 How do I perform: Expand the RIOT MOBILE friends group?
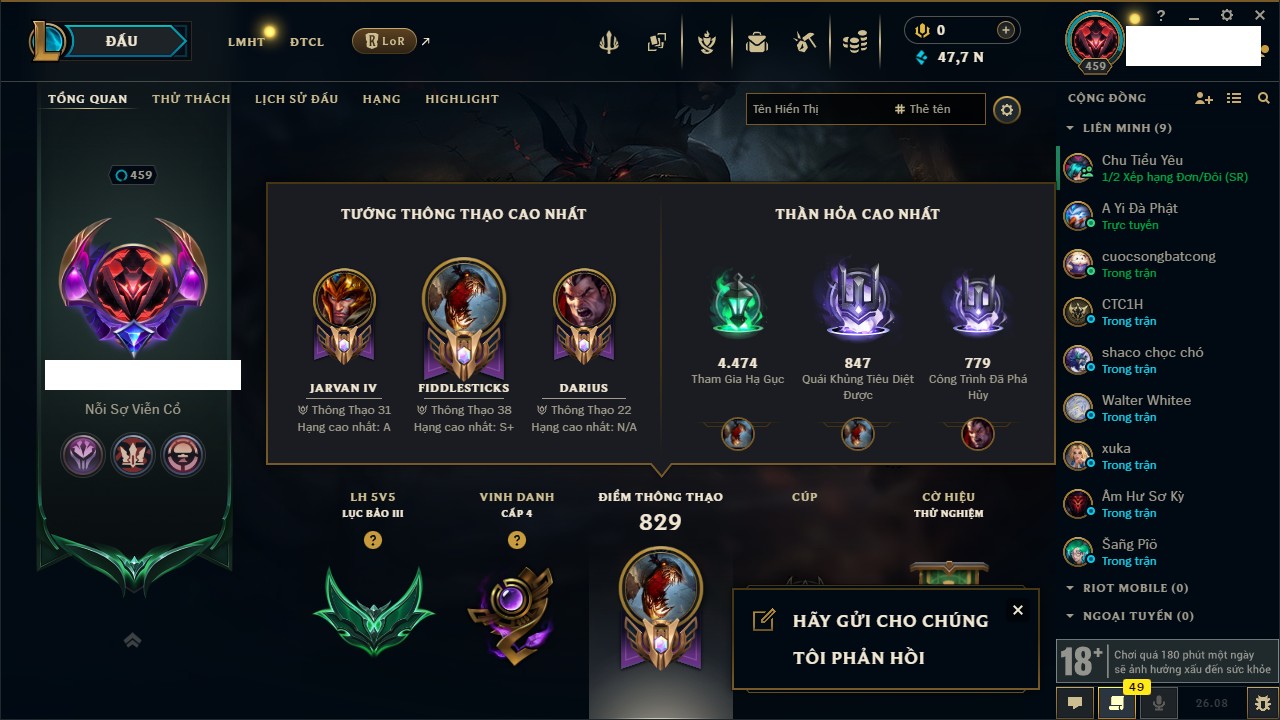click(1070, 588)
